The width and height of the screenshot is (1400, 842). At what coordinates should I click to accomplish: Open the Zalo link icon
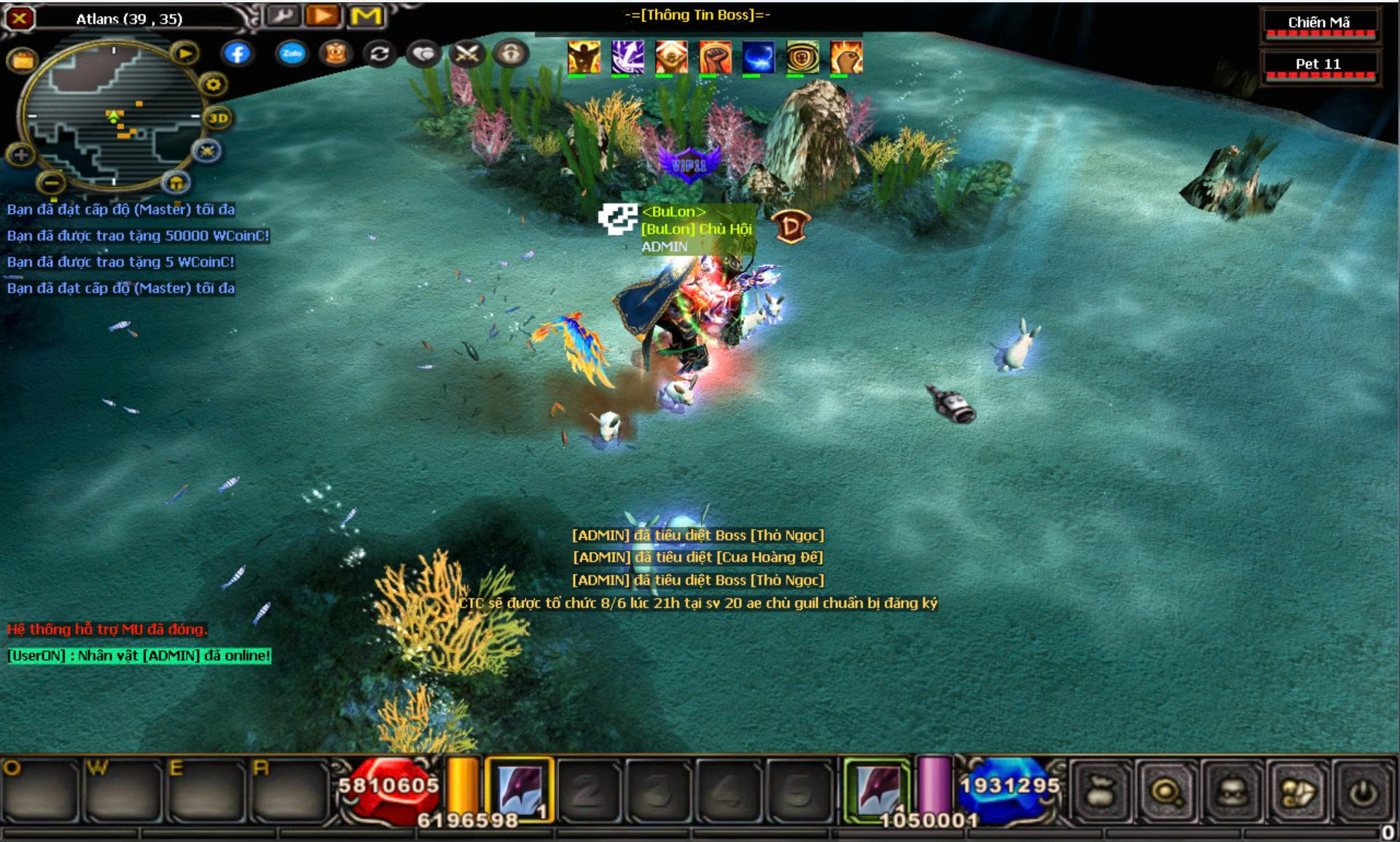[292, 53]
